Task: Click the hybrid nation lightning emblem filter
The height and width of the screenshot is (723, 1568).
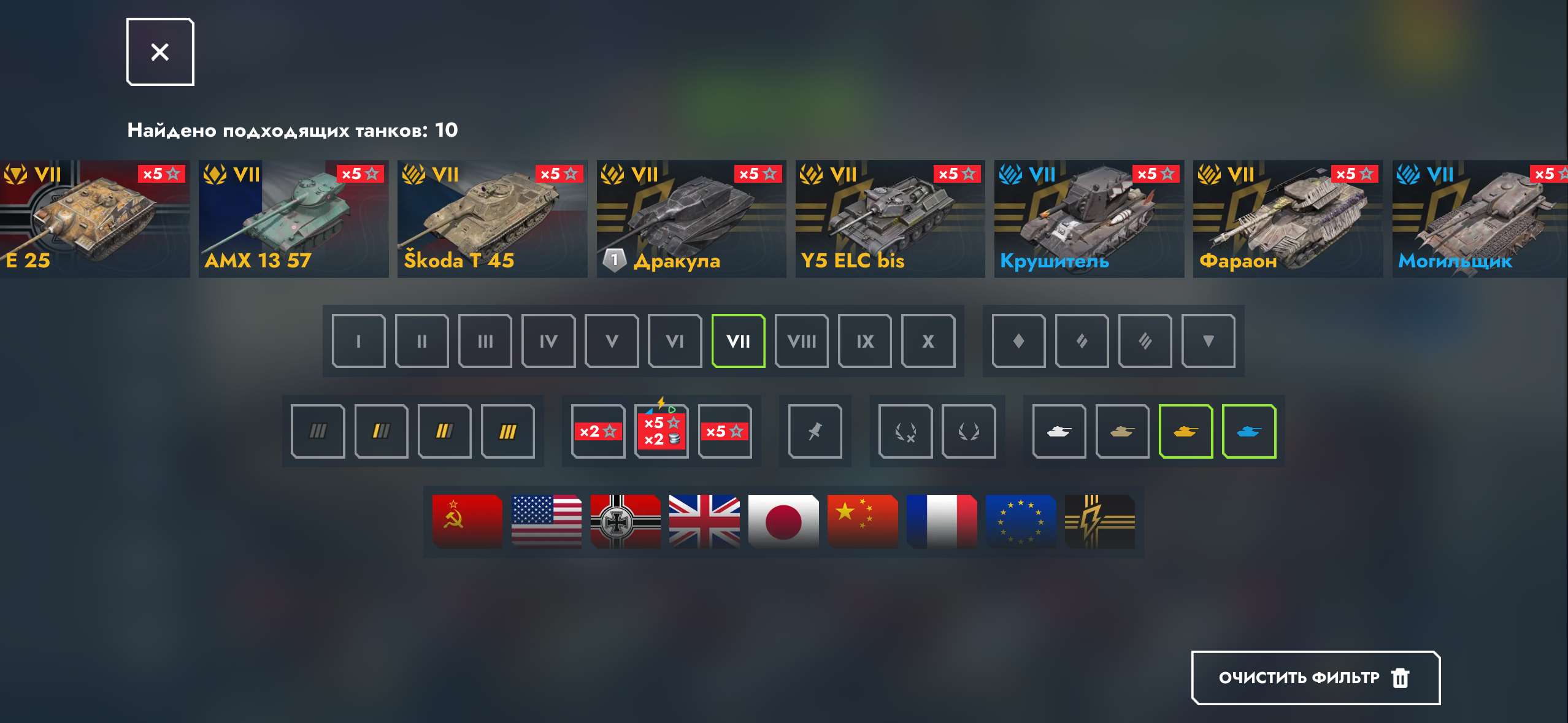Action: pos(1100,521)
